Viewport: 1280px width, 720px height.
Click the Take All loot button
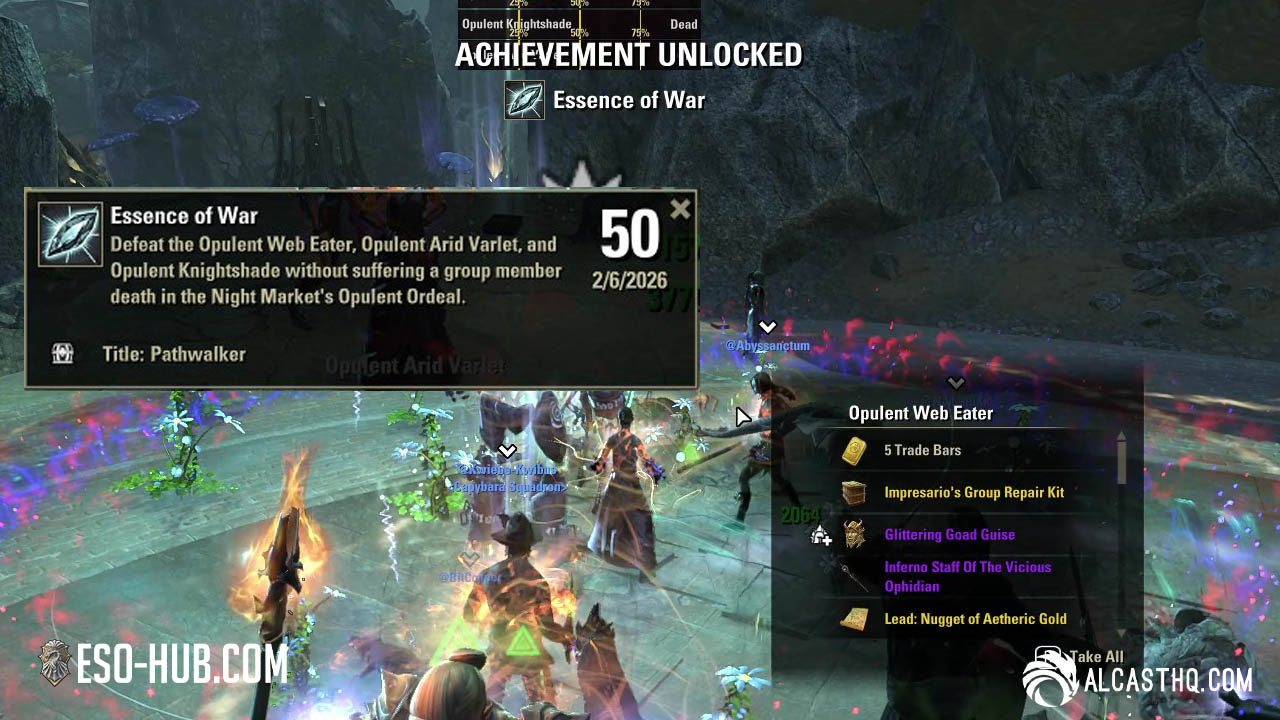[x=1095, y=657]
